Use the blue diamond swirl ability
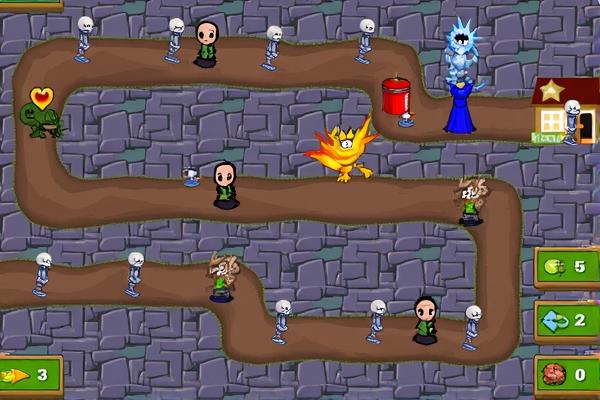 pyautogui.click(x=566, y=322)
